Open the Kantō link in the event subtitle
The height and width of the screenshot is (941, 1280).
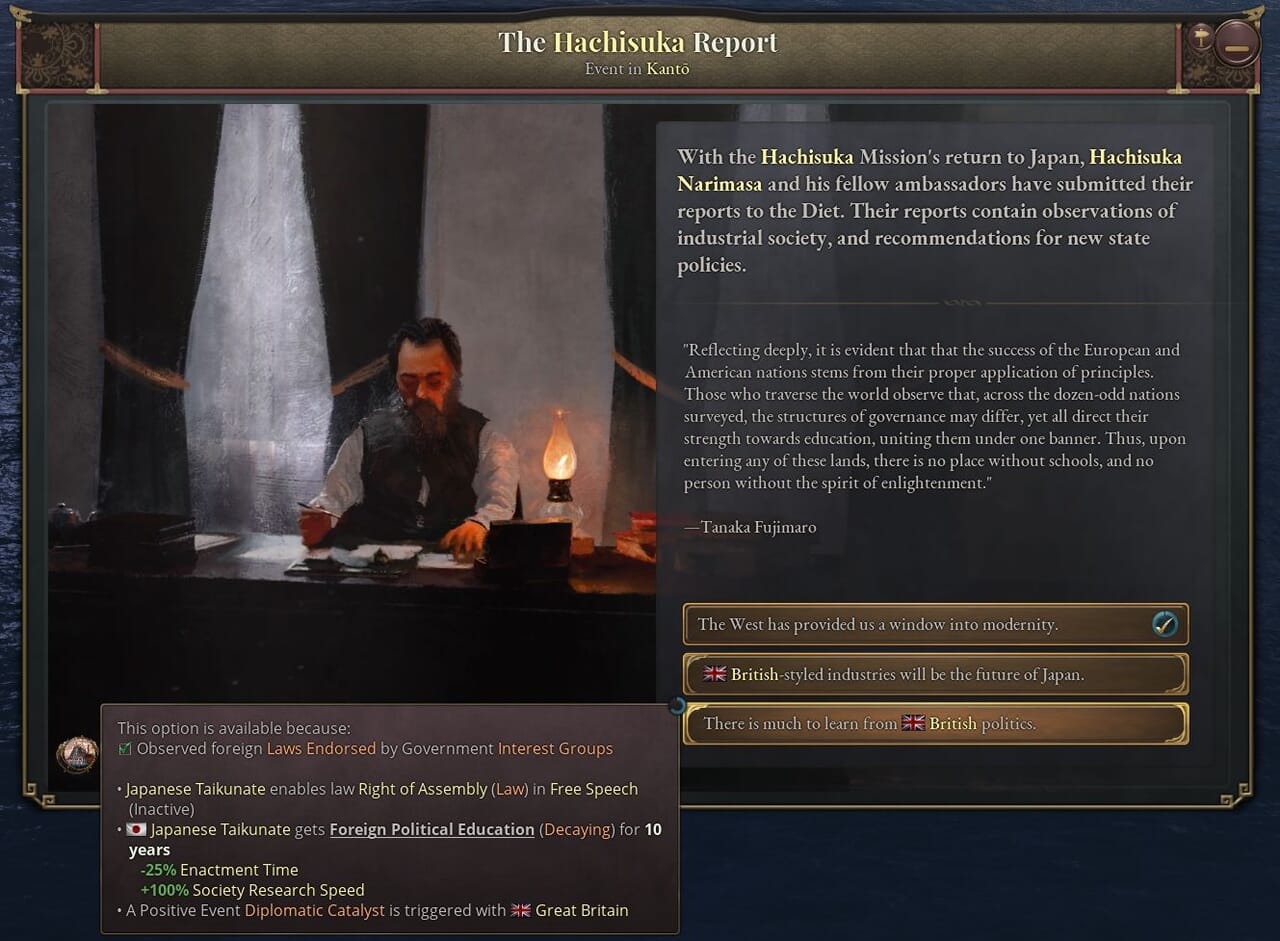point(667,69)
